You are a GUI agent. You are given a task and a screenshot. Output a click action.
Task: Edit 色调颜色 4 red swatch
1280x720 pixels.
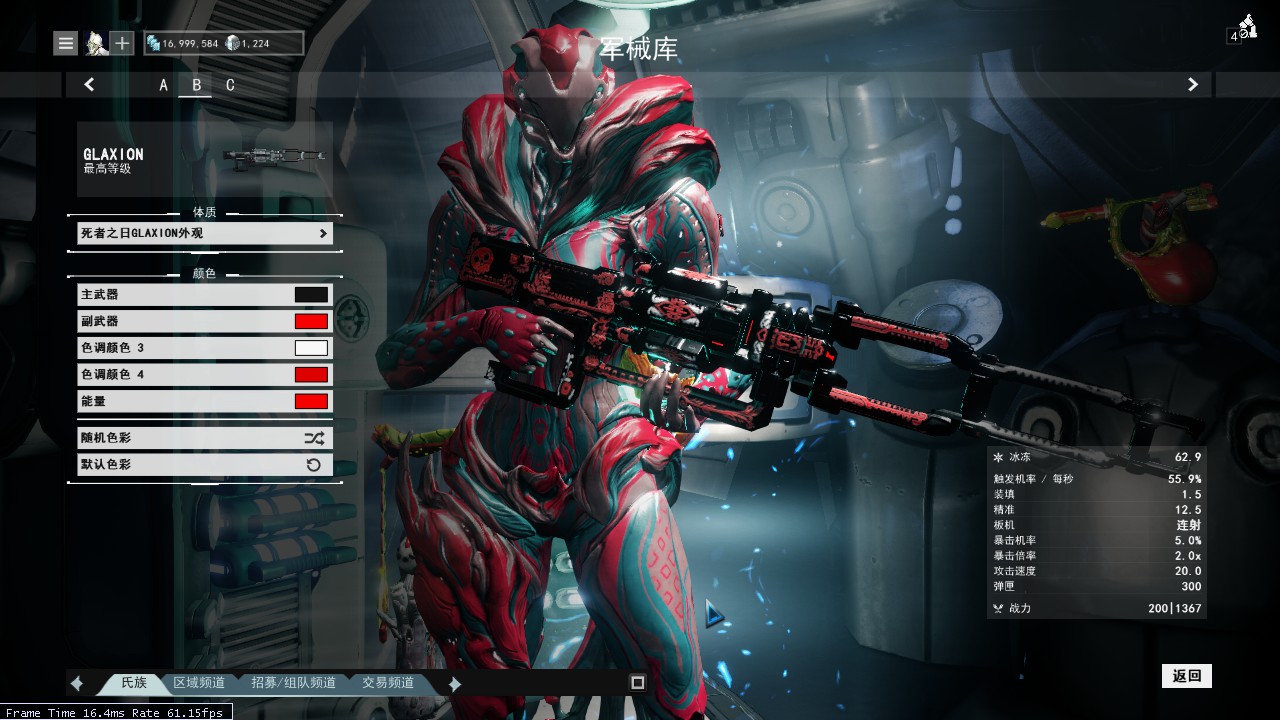[x=311, y=374]
